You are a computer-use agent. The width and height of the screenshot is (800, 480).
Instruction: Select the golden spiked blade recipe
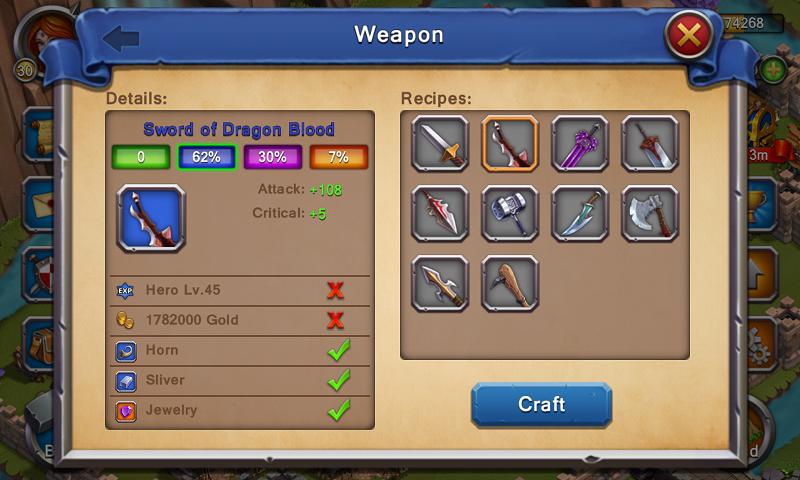[440, 283]
